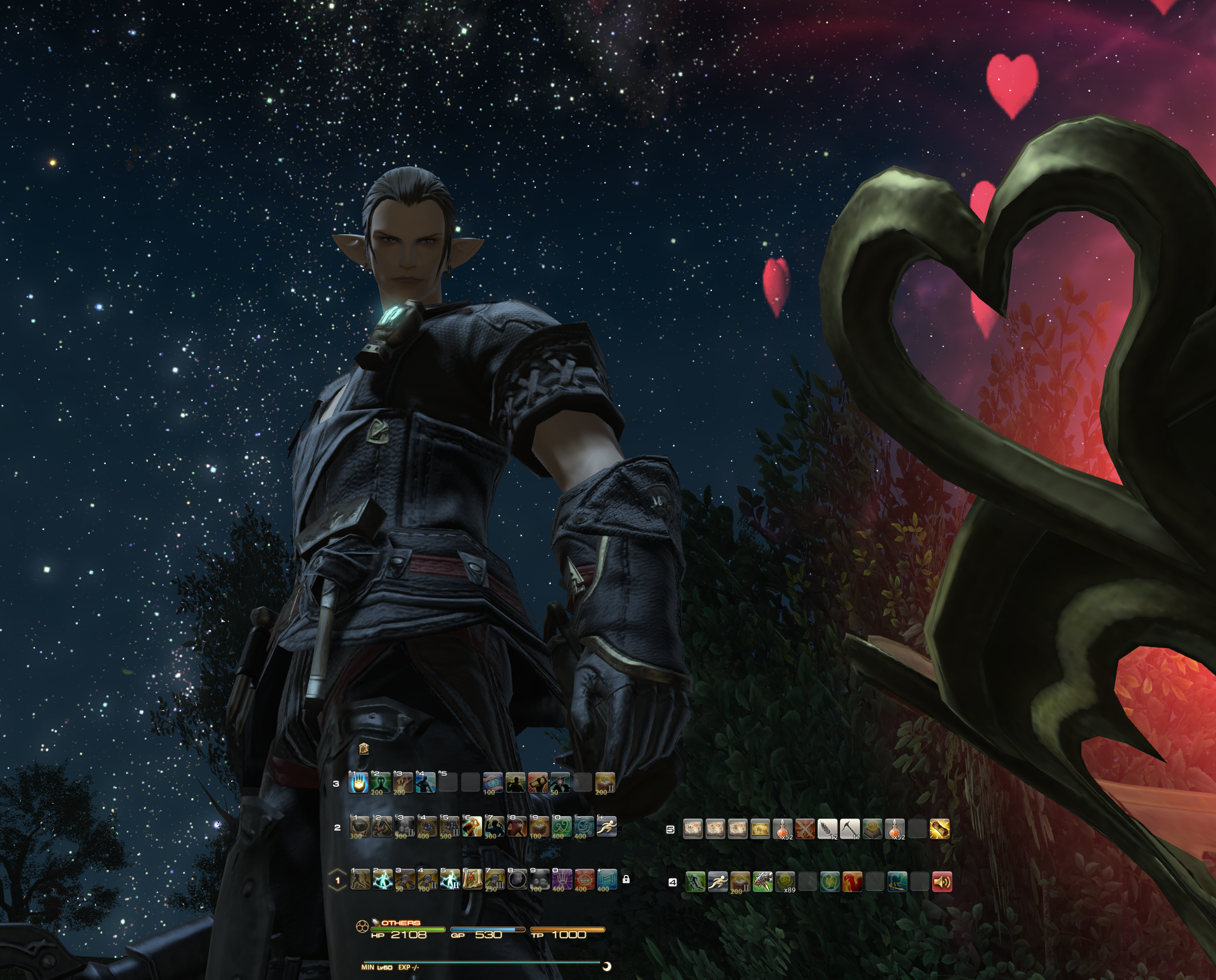
Task: Use the green rose item stack x89
Action: tap(785, 882)
